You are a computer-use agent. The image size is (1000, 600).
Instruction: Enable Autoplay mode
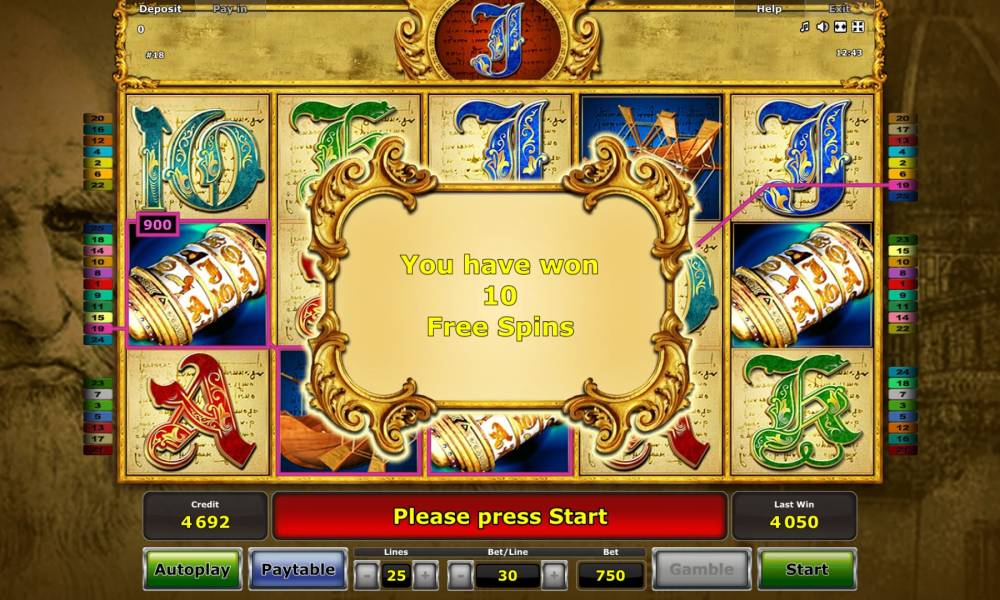point(192,569)
